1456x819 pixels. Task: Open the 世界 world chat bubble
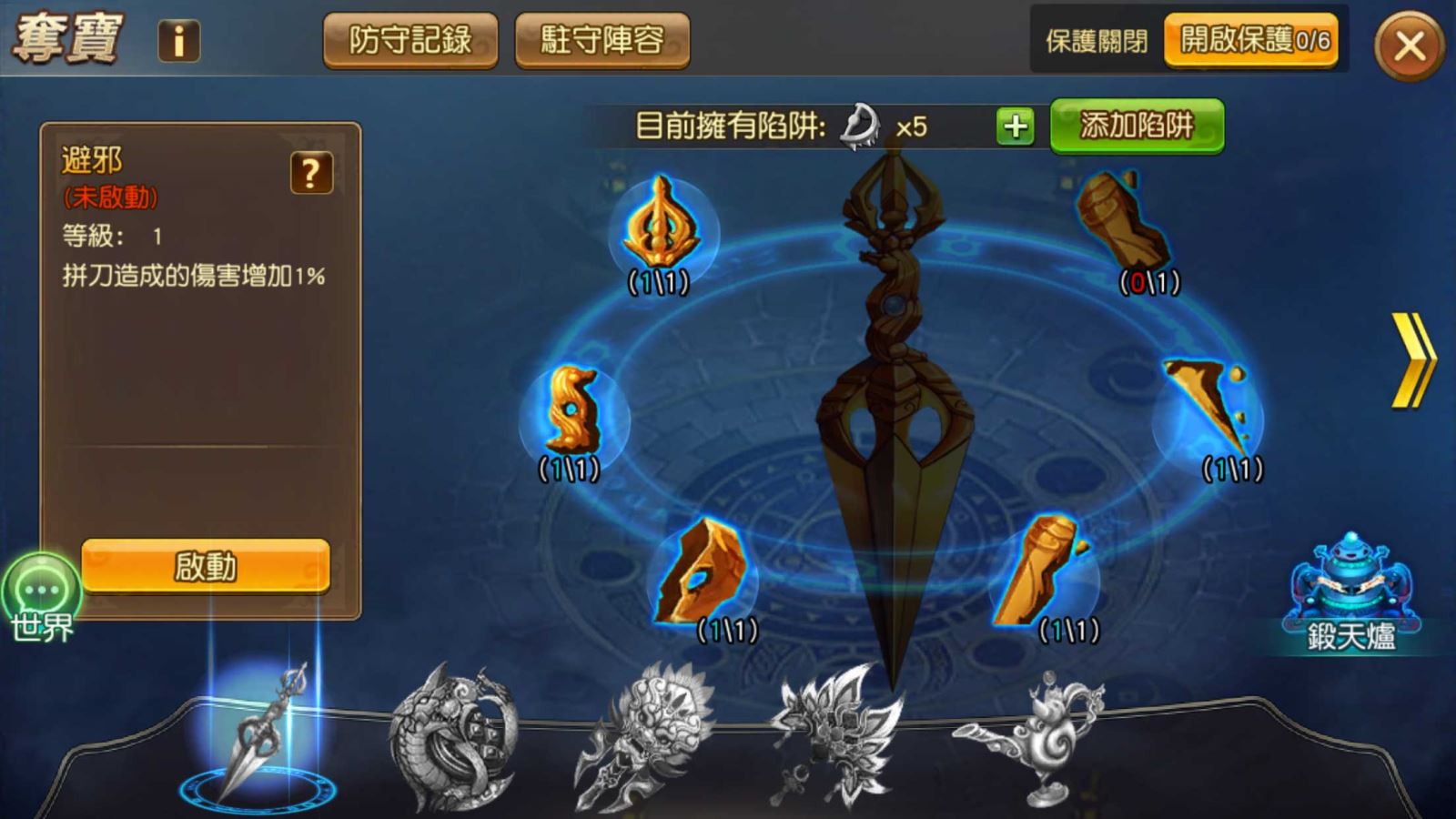(42, 596)
